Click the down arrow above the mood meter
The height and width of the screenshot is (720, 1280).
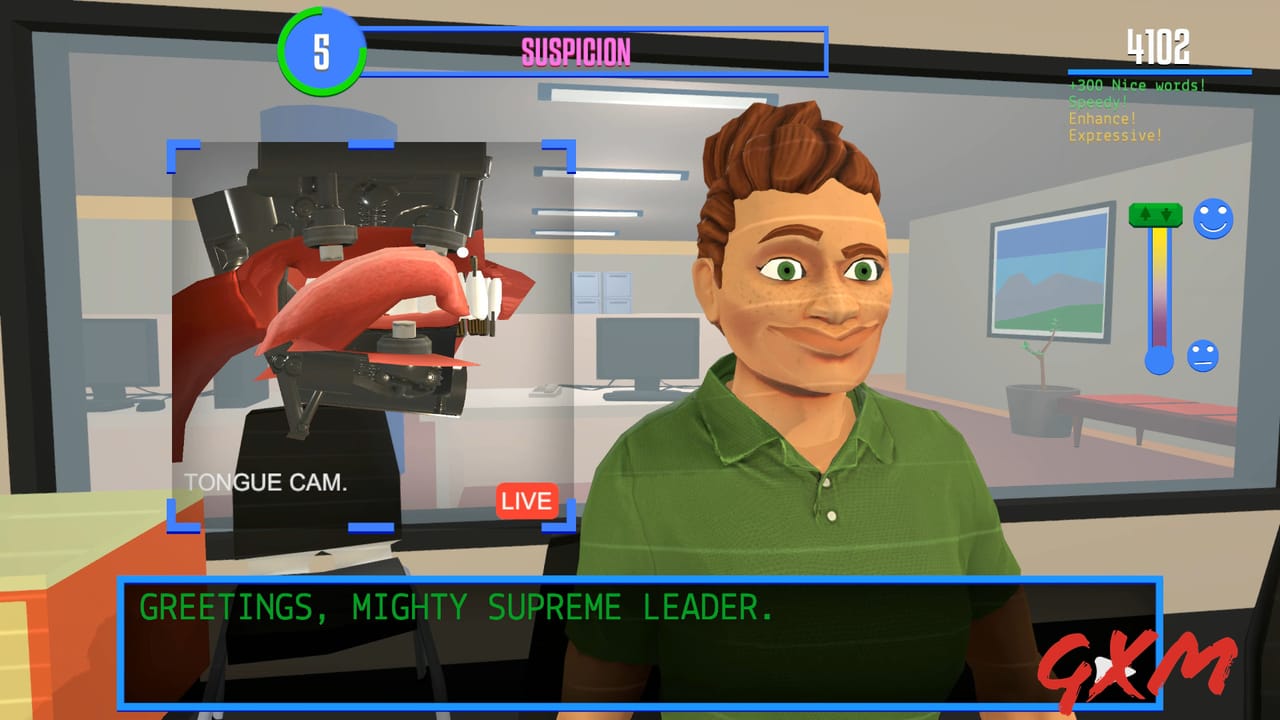(x=1167, y=213)
